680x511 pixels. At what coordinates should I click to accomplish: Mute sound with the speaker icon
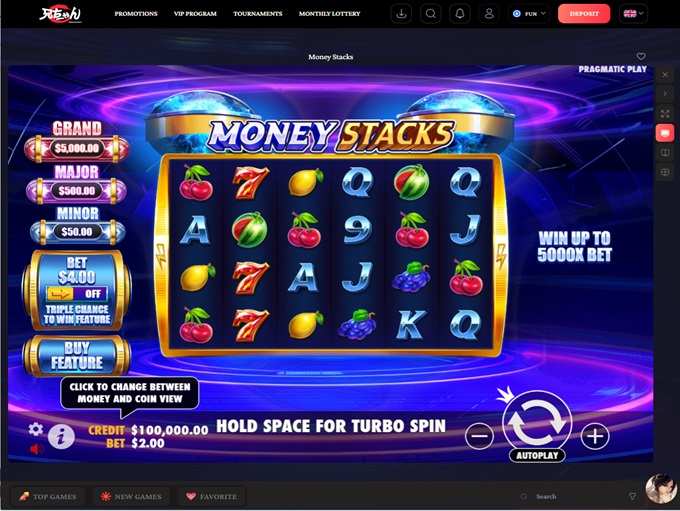pyautogui.click(x=37, y=450)
